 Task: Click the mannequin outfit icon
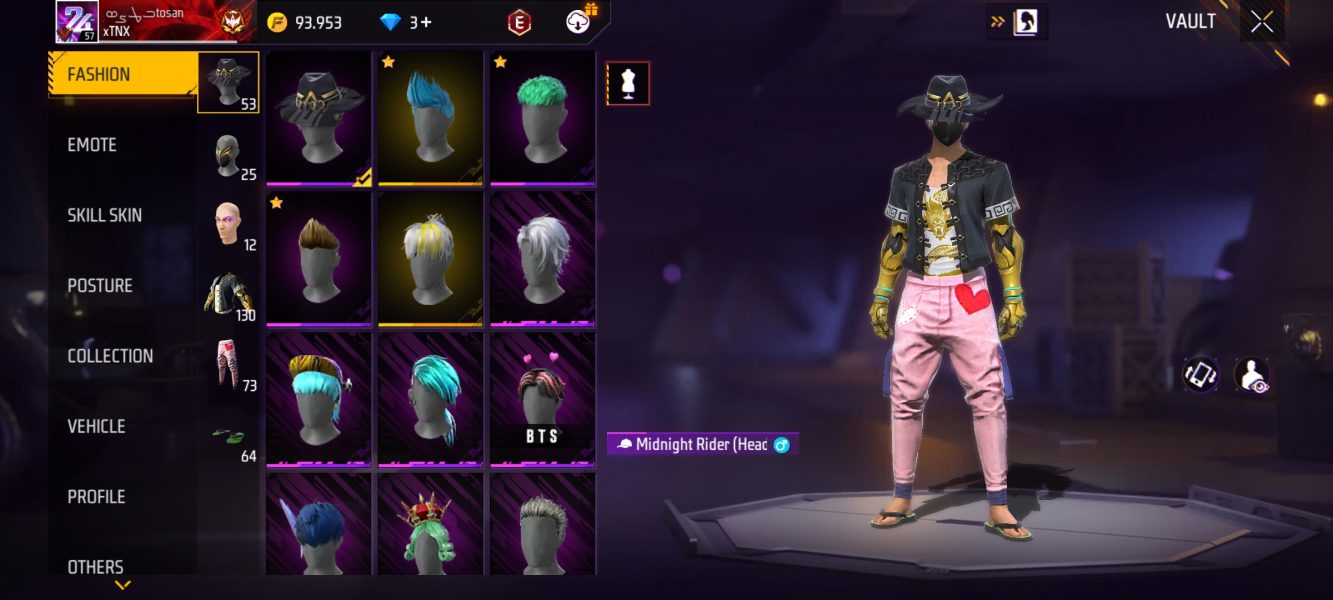coord(628,84)
